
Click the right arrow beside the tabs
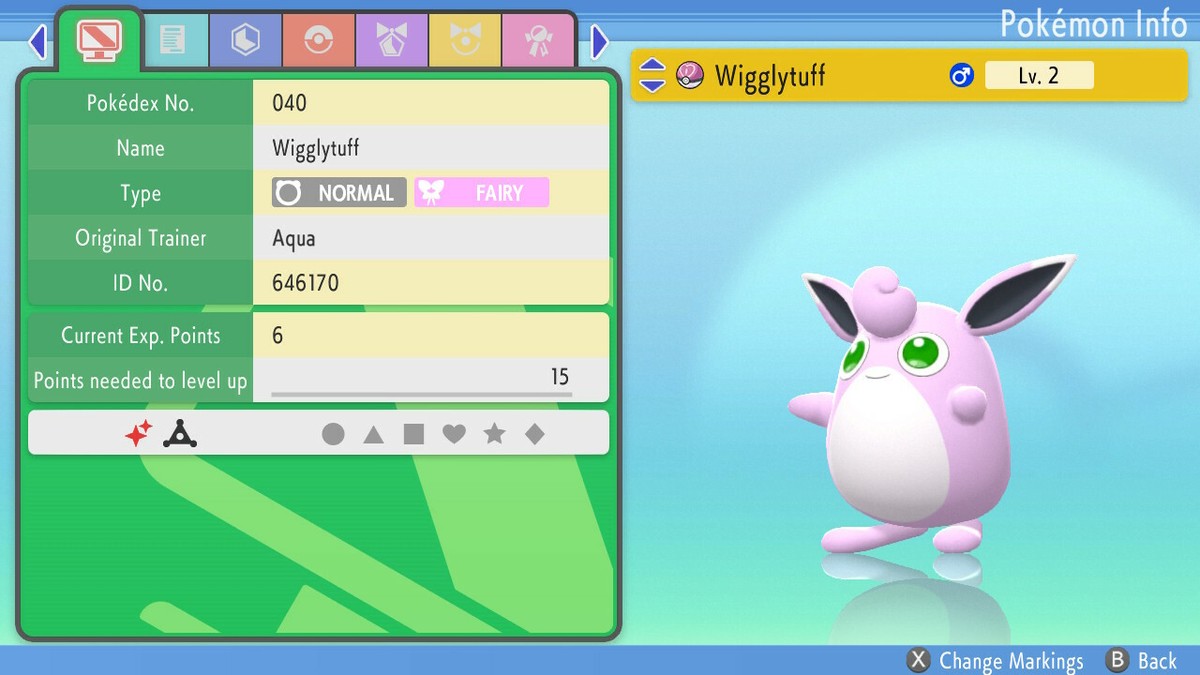599,42
